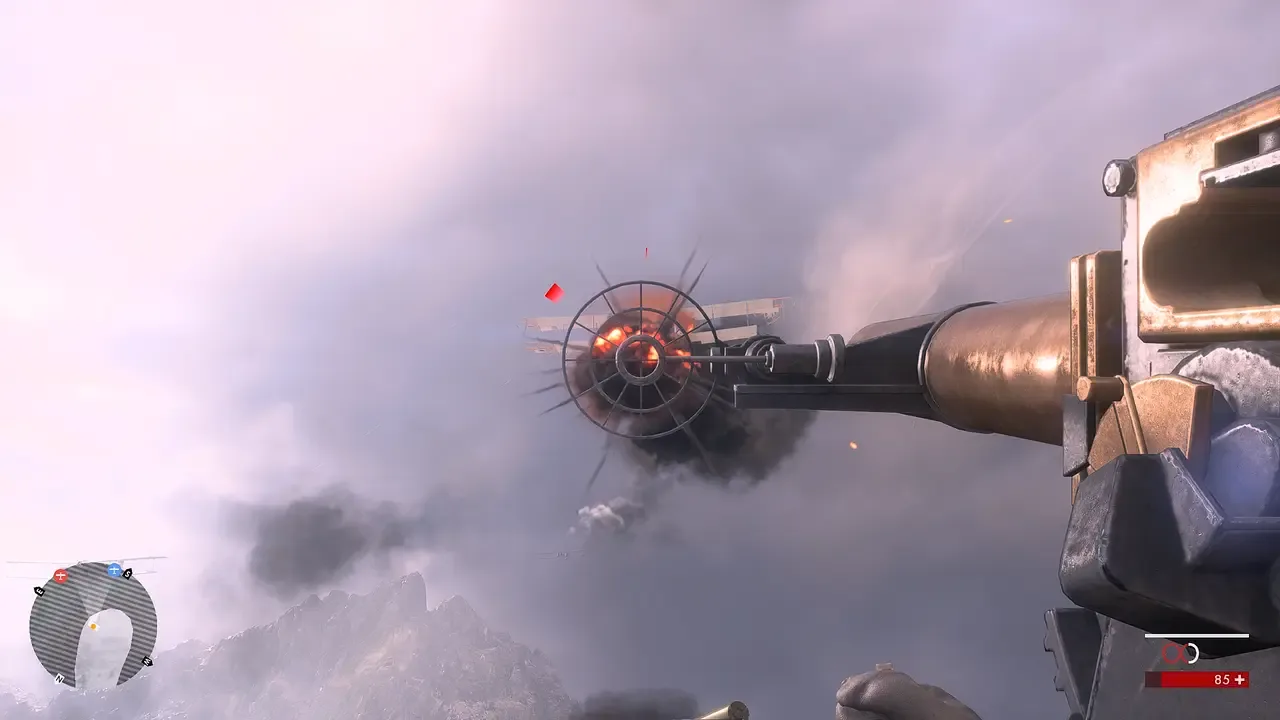Click the white overheat ring indicator
The image size is (1280, 720).
(x=1193, y=654)
